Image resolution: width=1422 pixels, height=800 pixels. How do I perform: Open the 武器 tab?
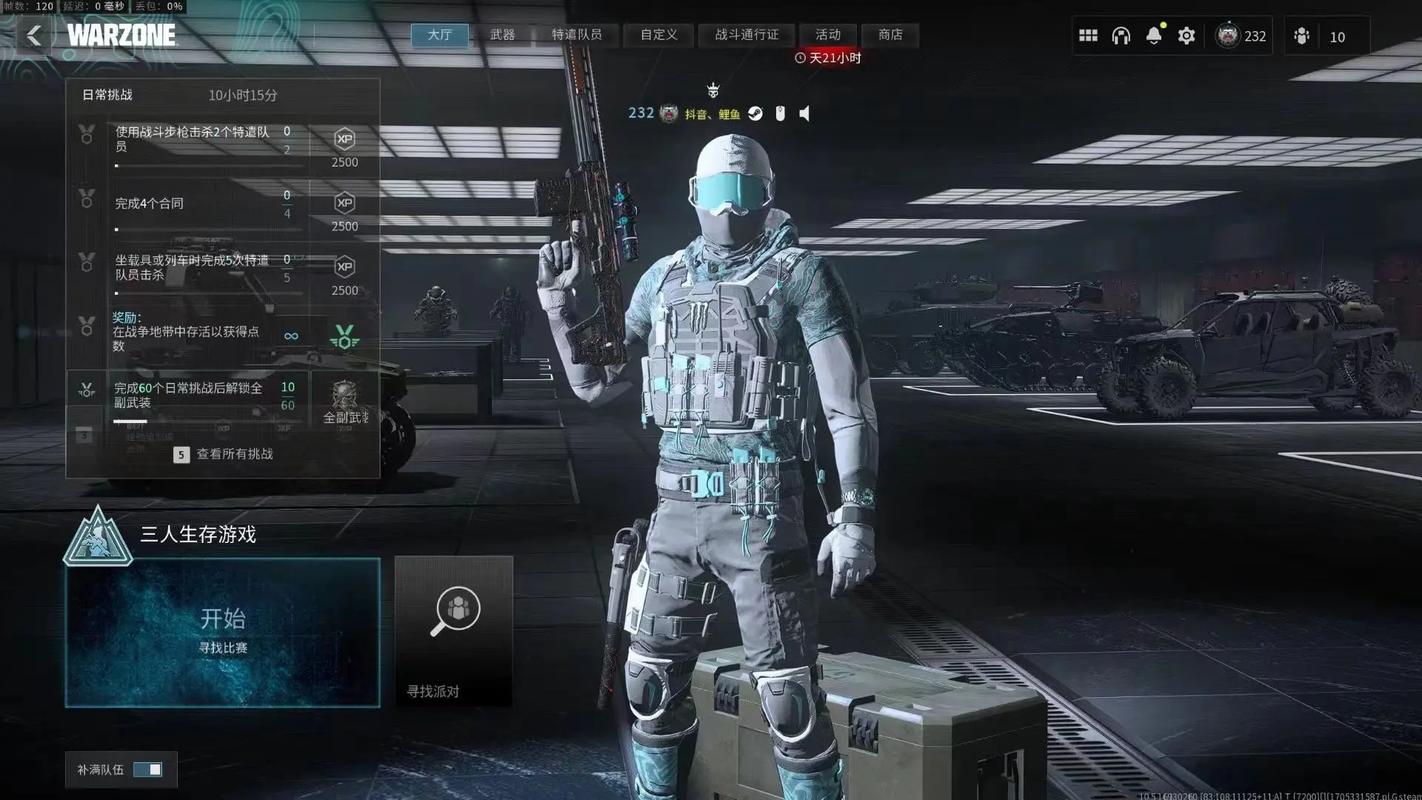(x=502, y=35)
